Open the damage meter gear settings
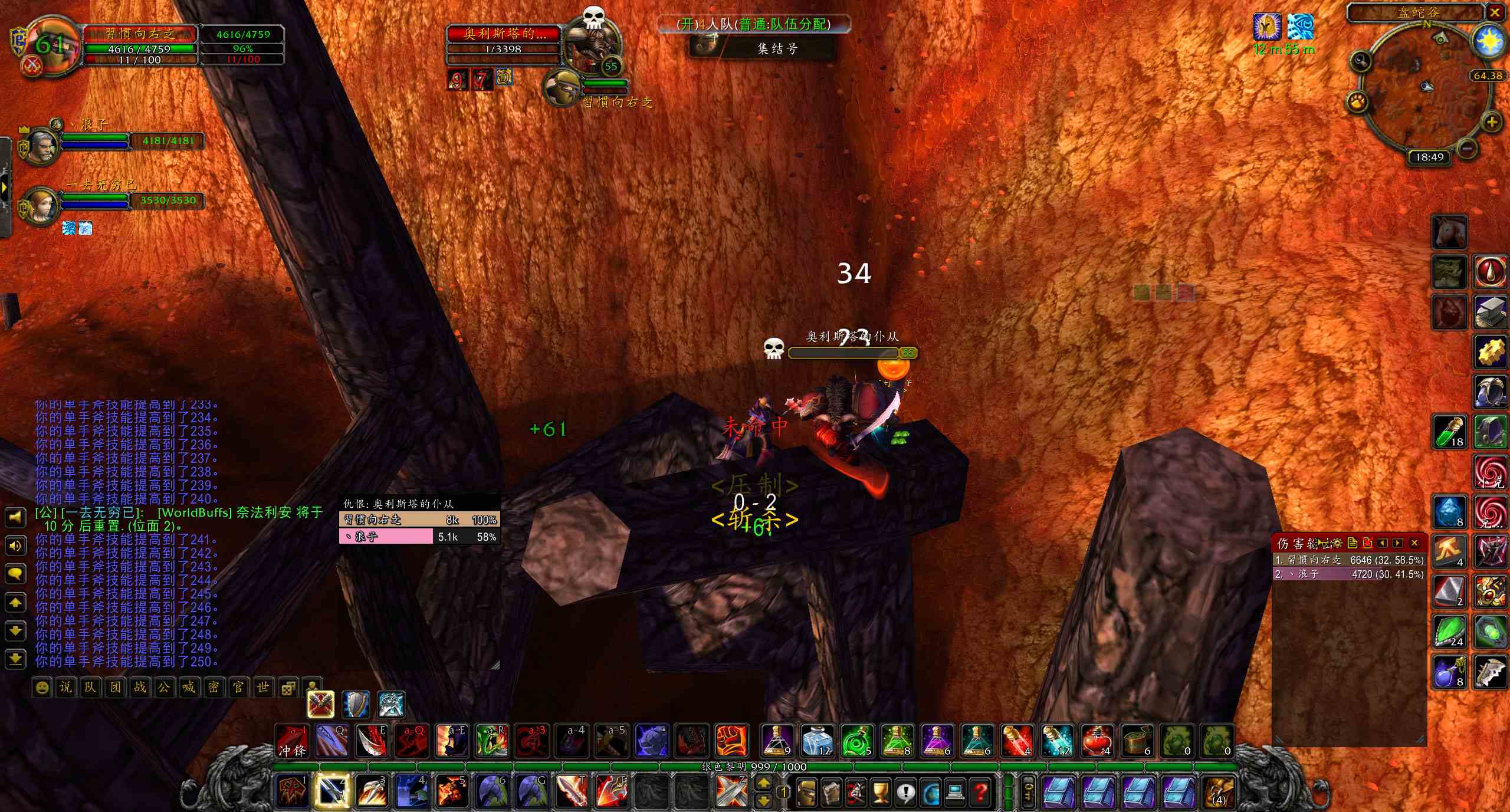This screenshot has width=1510, height=812. [x=1337, y=543]
